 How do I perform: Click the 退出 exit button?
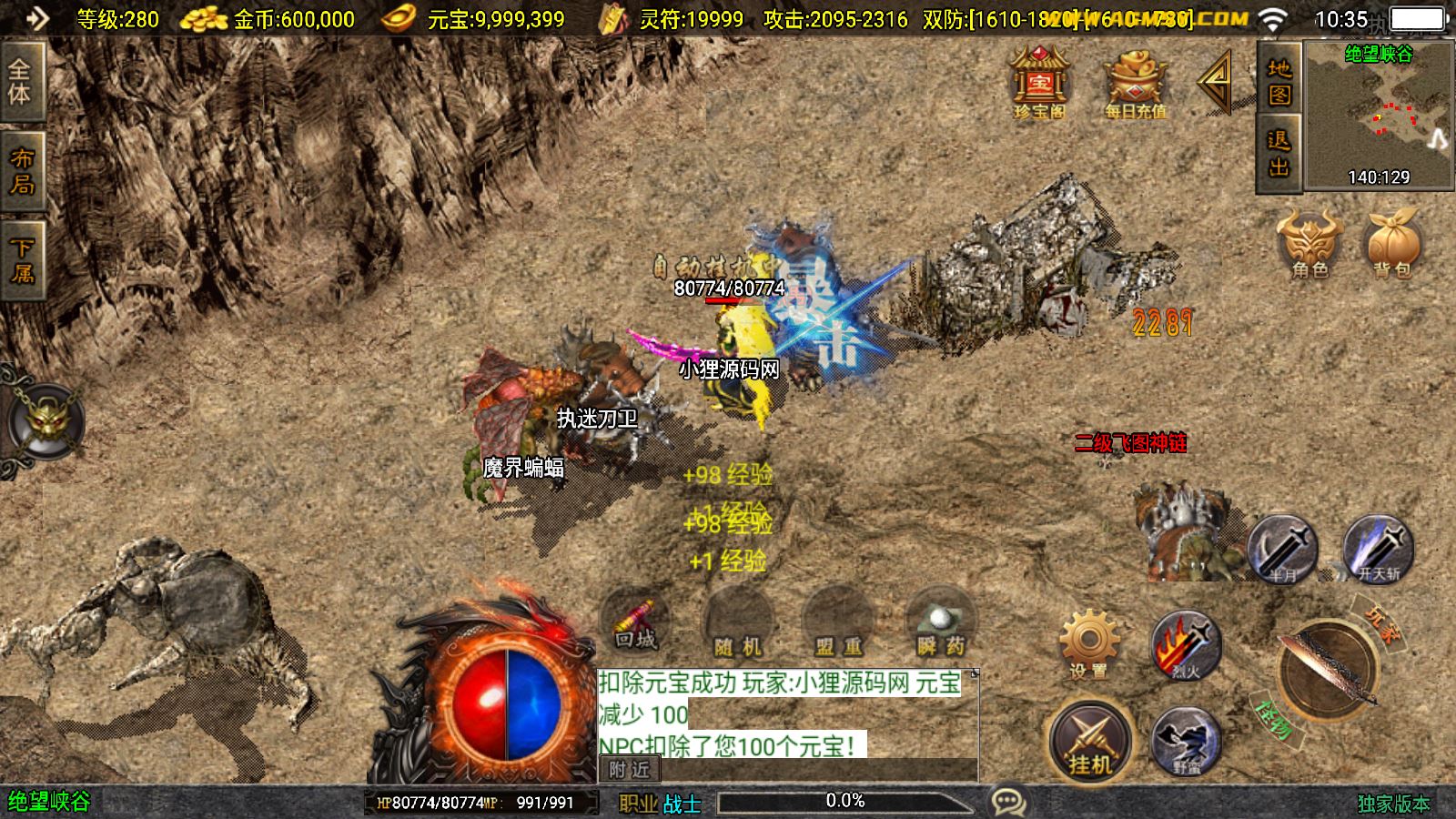coord(1279,153)
